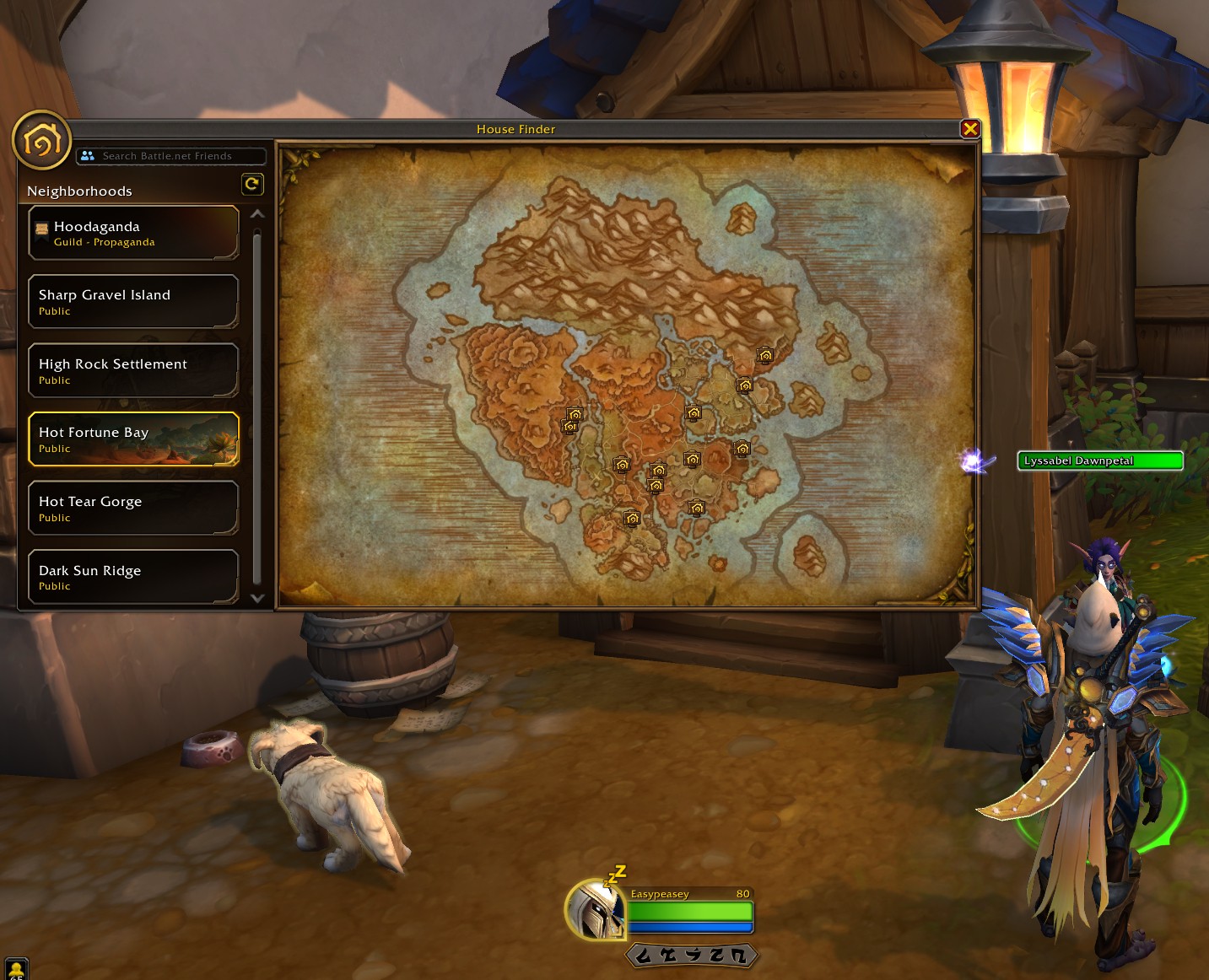Viewport: 1209px width, 980px height.
Task: Choose the Sharp Gravel Island neighborhood
Action: (x=133, y=302)
